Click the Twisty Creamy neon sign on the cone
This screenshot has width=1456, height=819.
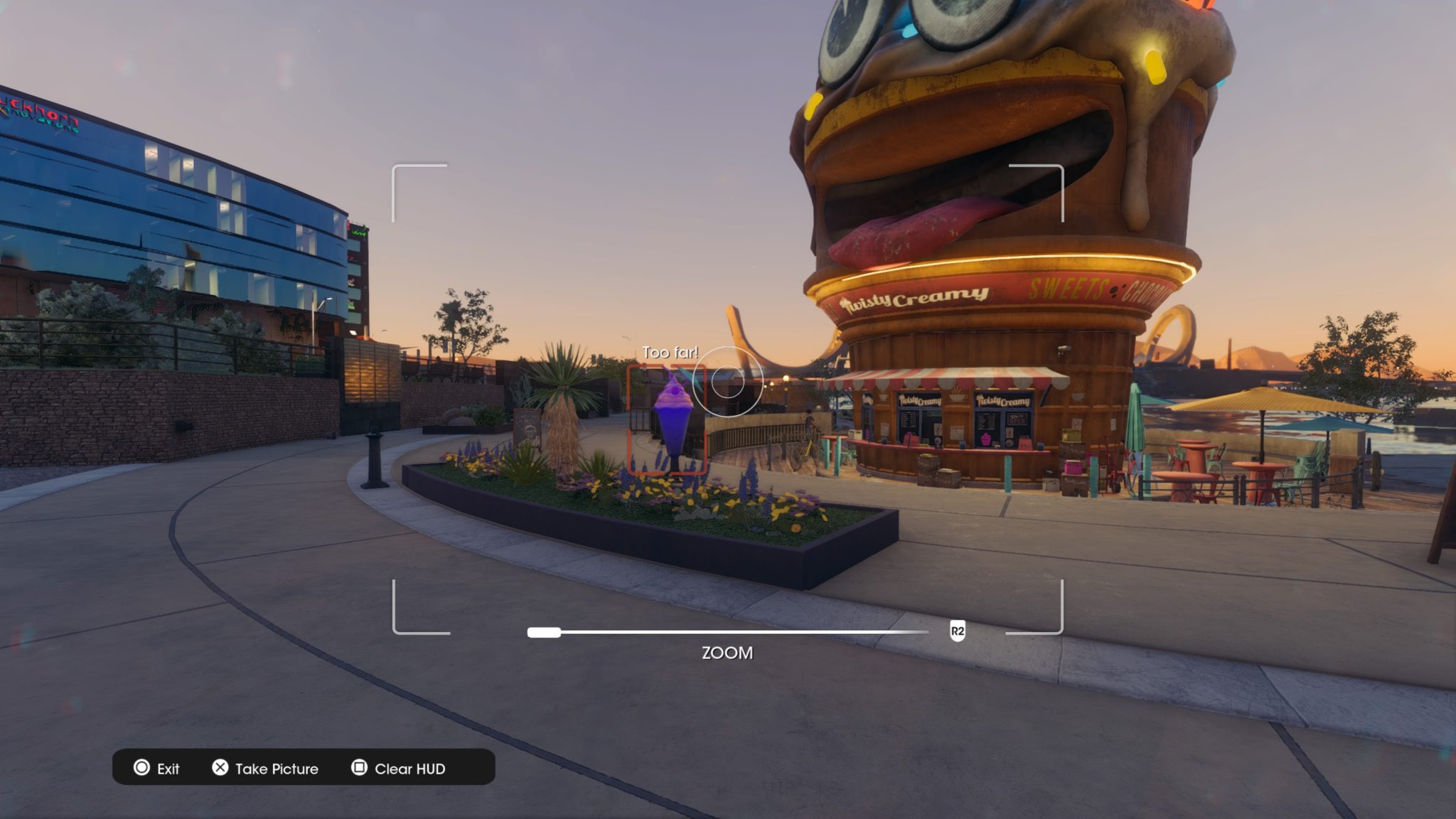click(917, 299)
